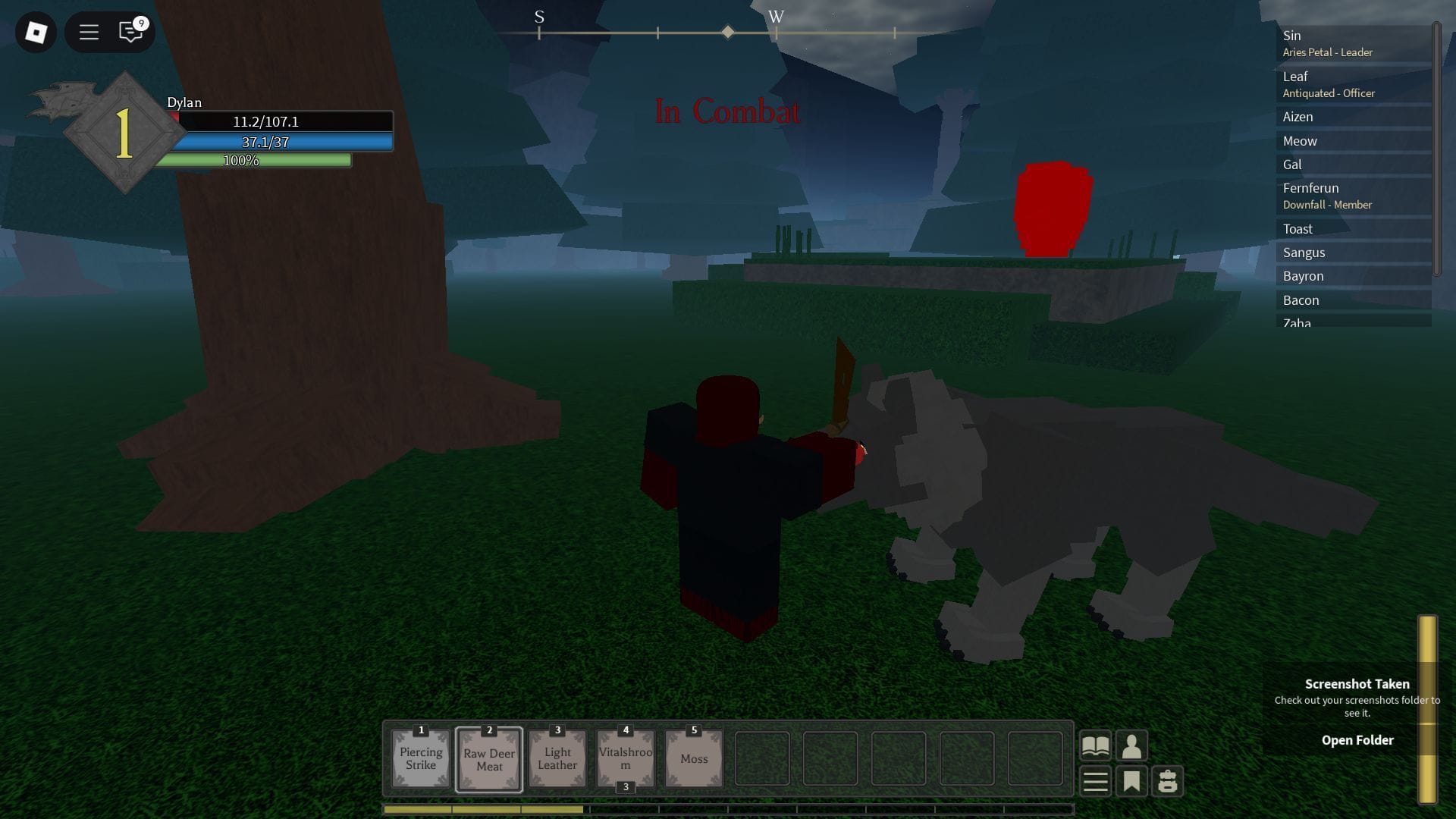1456x819 pixels.
Task: Select the Raw Deer Meat hotbar slot
Action: (488, 758)
